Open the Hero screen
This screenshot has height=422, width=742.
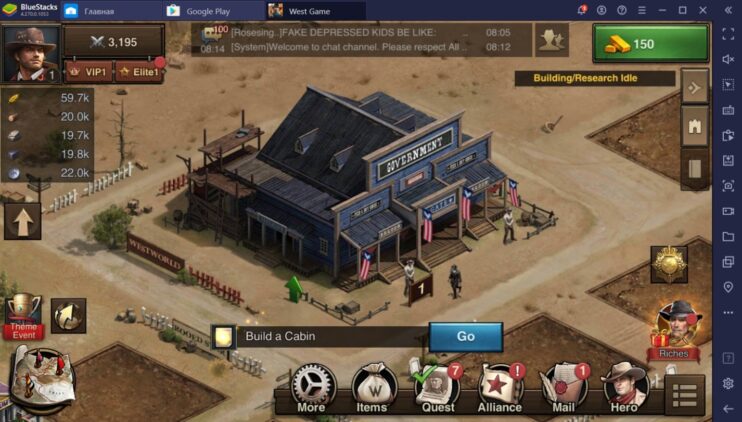(625, 389)
